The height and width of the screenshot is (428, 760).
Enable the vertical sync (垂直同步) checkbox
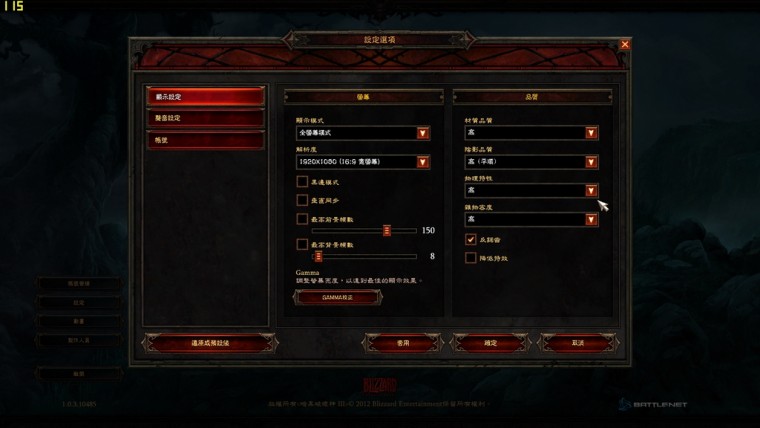302,200
